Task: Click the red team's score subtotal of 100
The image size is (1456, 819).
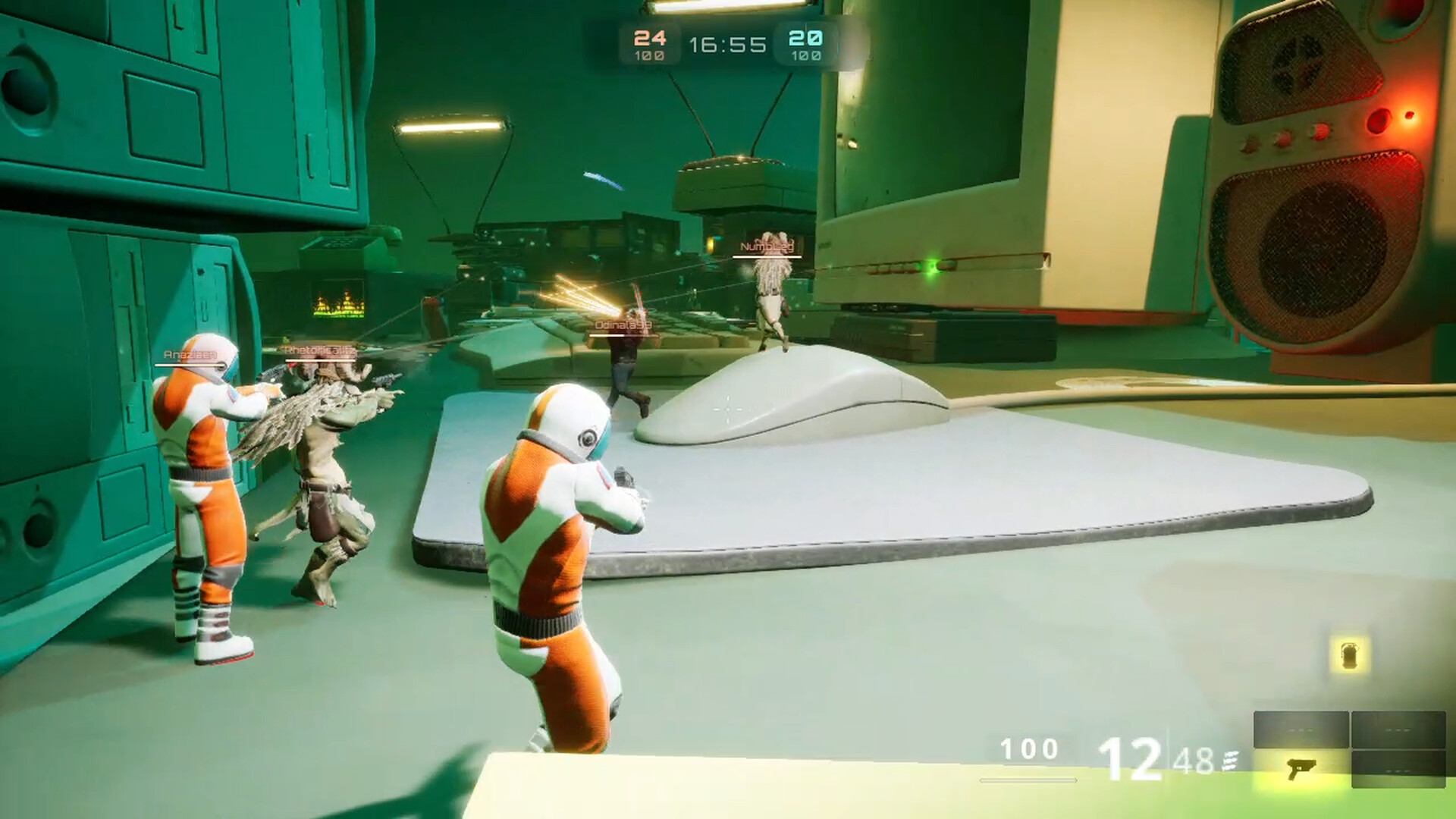Action: 649,56
